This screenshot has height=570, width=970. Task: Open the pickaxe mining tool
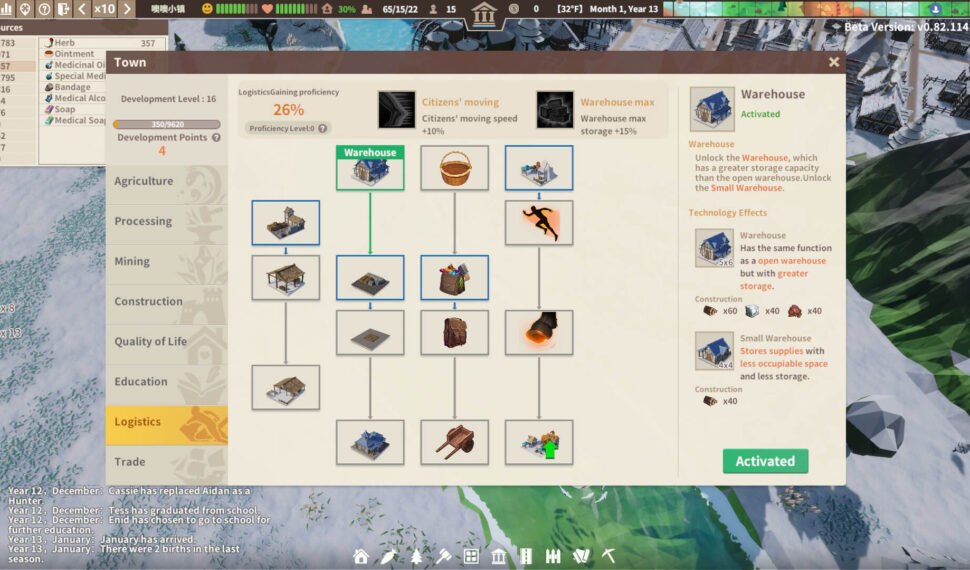click(x=608, y=556)
